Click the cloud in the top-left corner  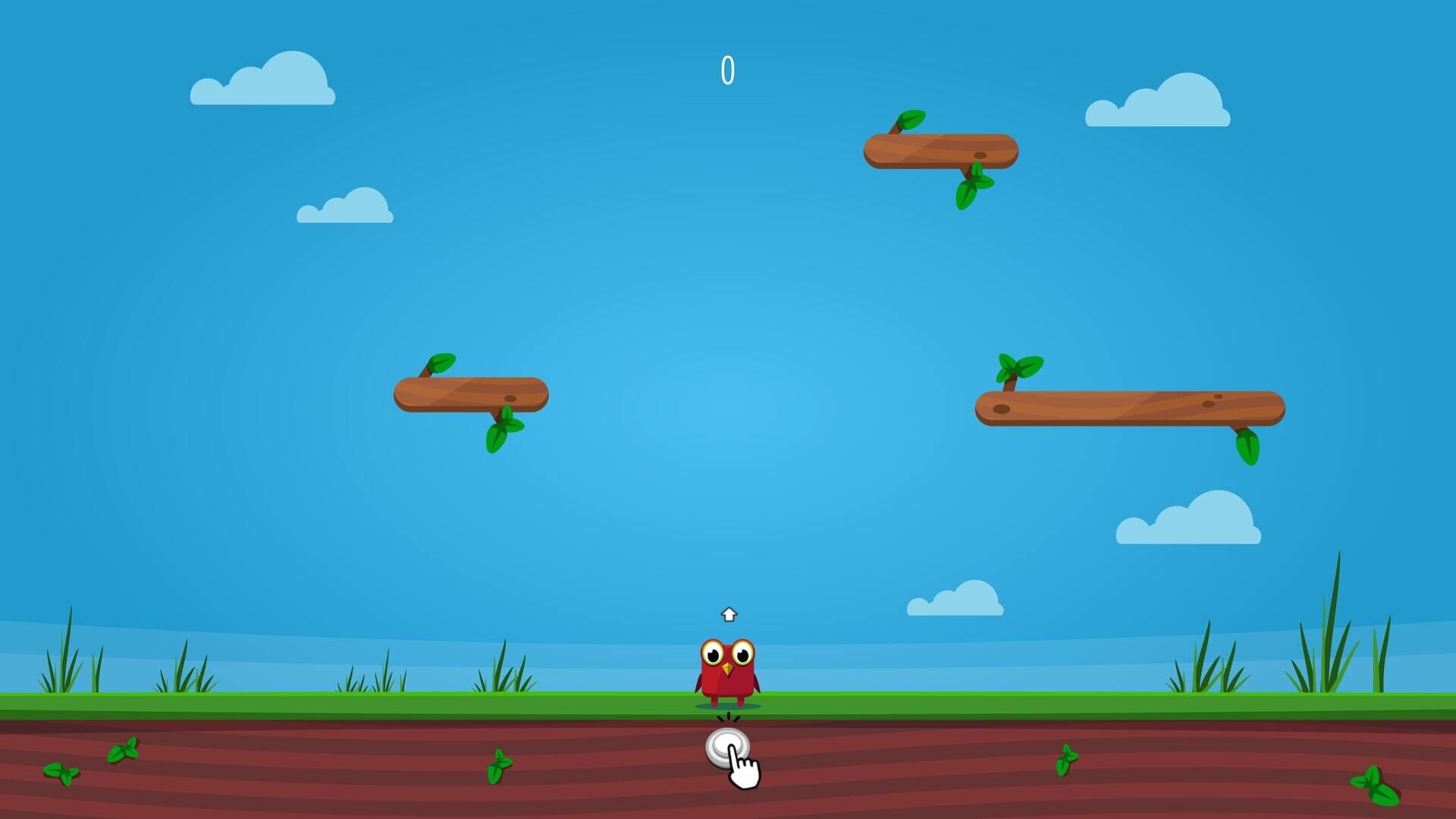(x=264, y=80)
